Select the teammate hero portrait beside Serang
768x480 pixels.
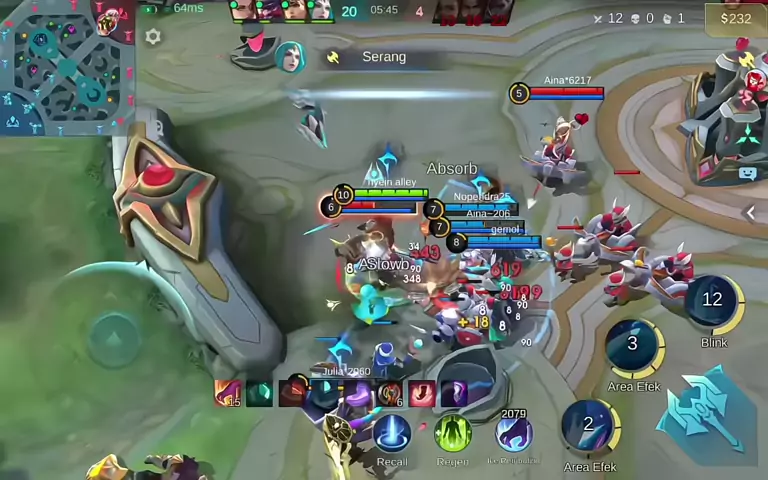click(290, 56)
